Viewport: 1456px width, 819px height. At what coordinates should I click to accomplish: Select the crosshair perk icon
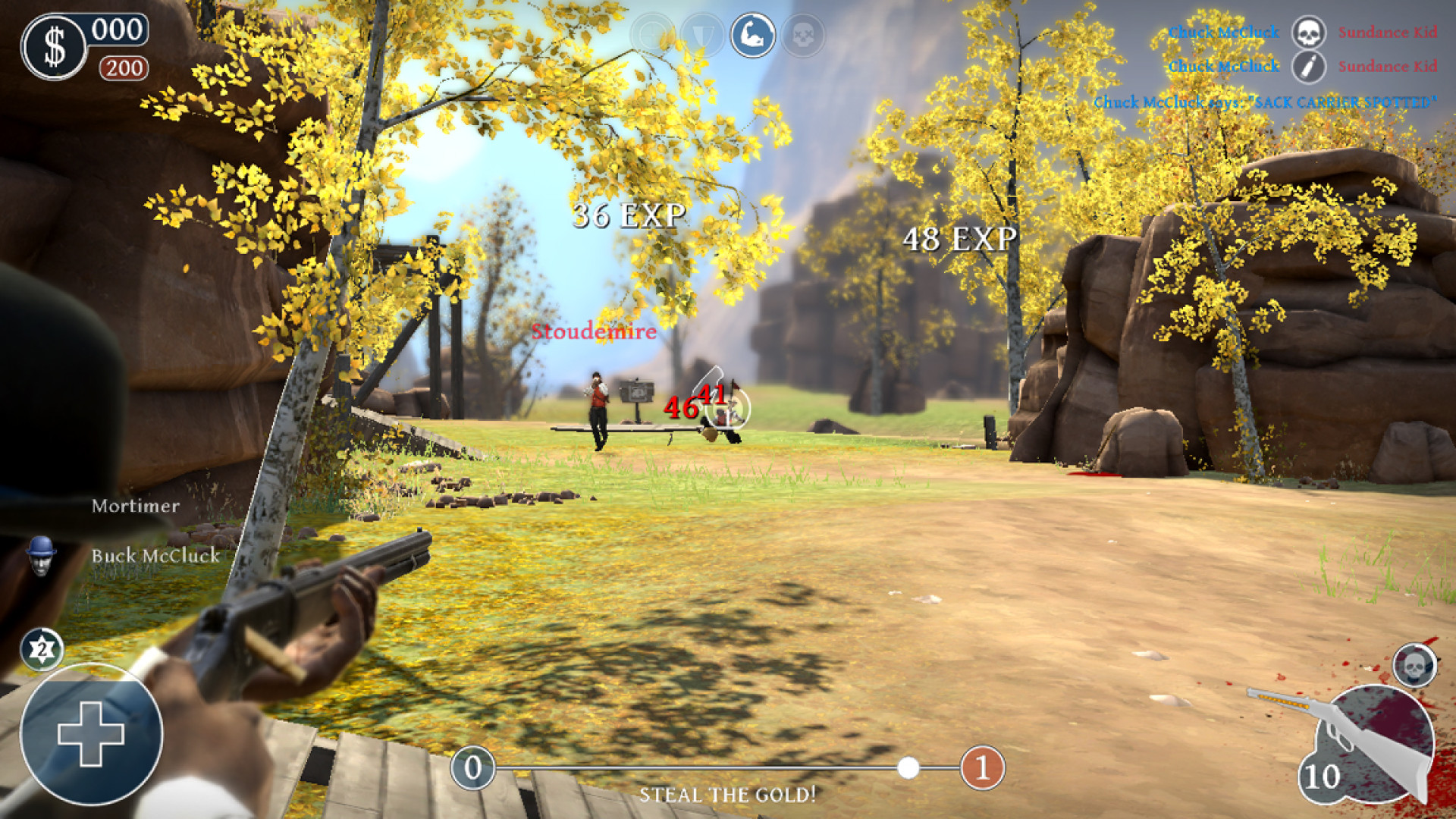pos(651,35)
